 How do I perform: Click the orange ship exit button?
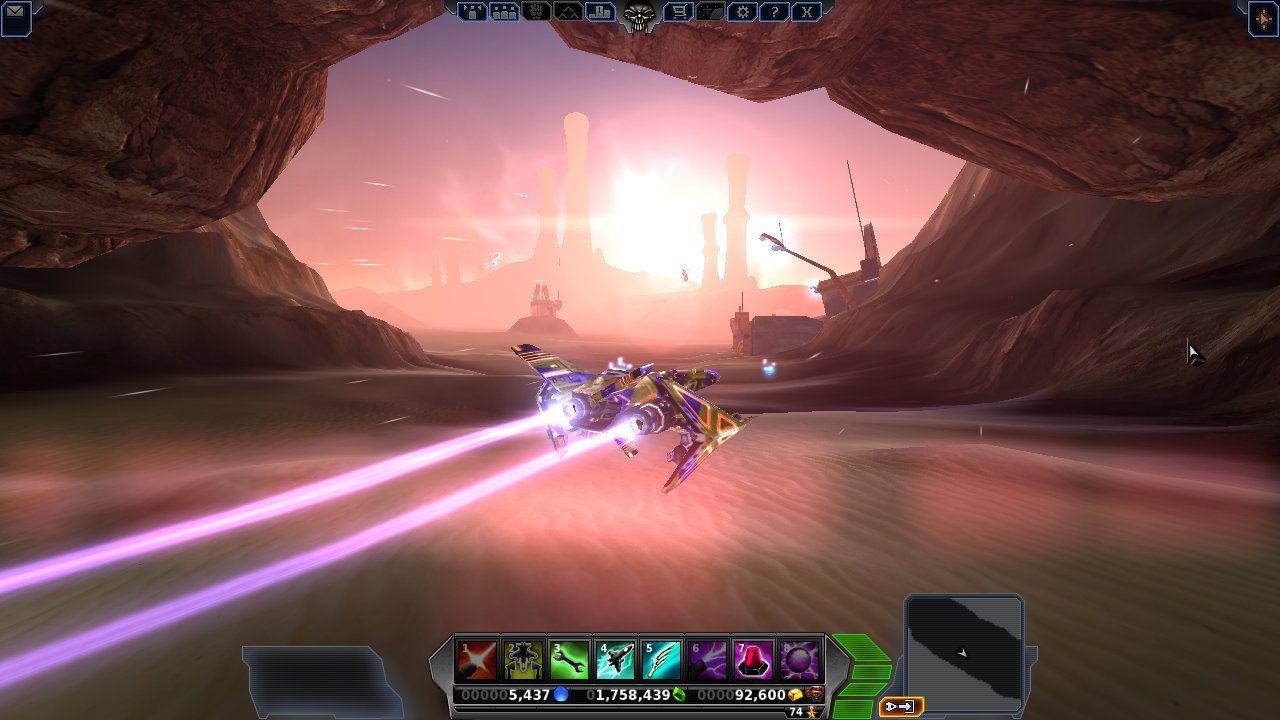pos(900,707)
